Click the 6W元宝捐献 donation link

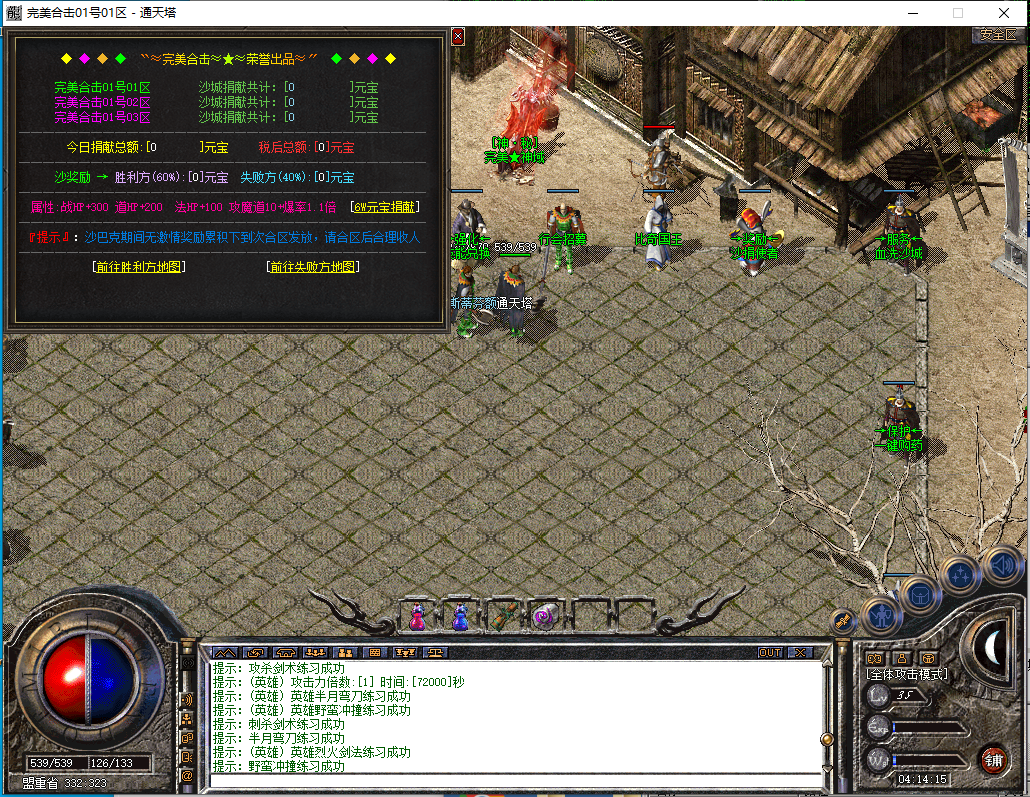(x=385, y=207)
